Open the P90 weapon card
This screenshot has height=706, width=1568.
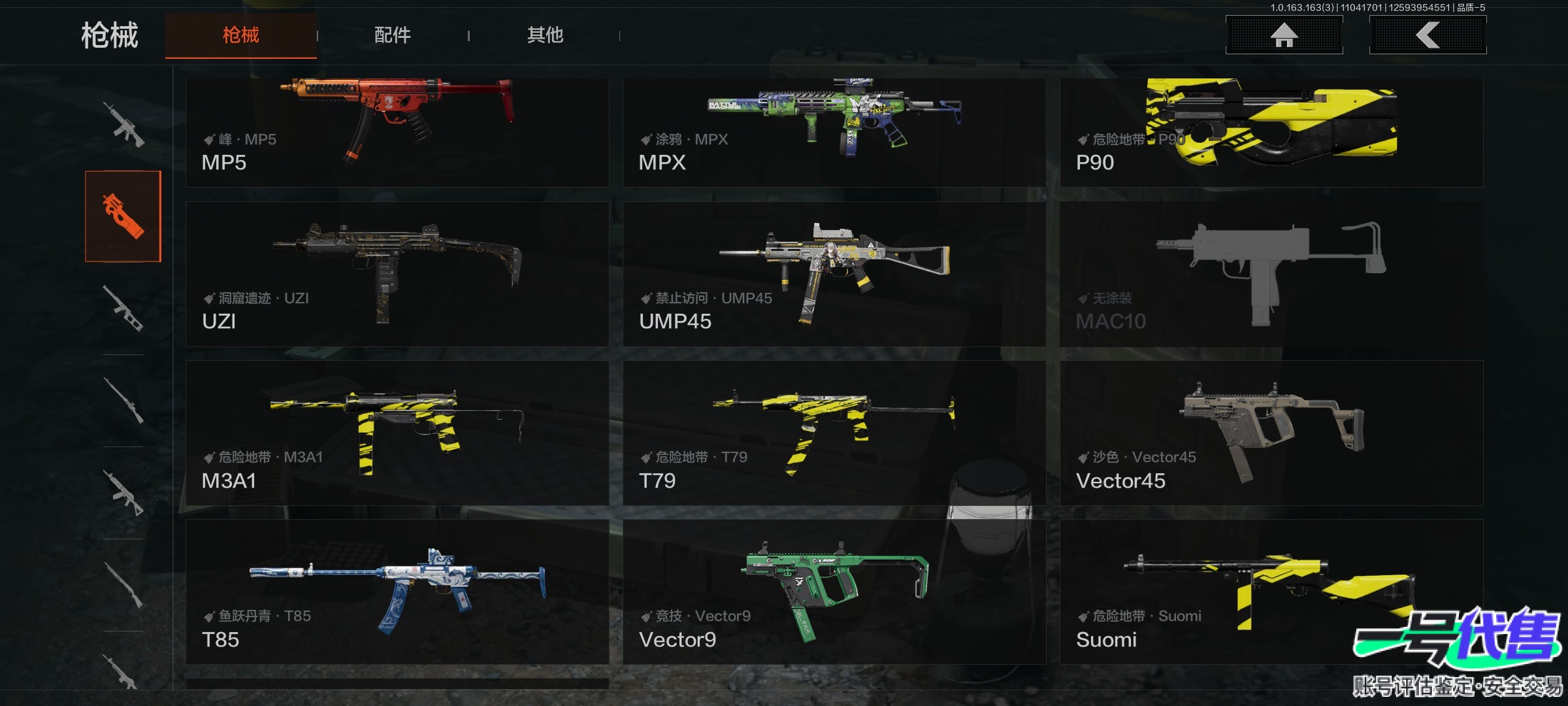coord(1271,133)
